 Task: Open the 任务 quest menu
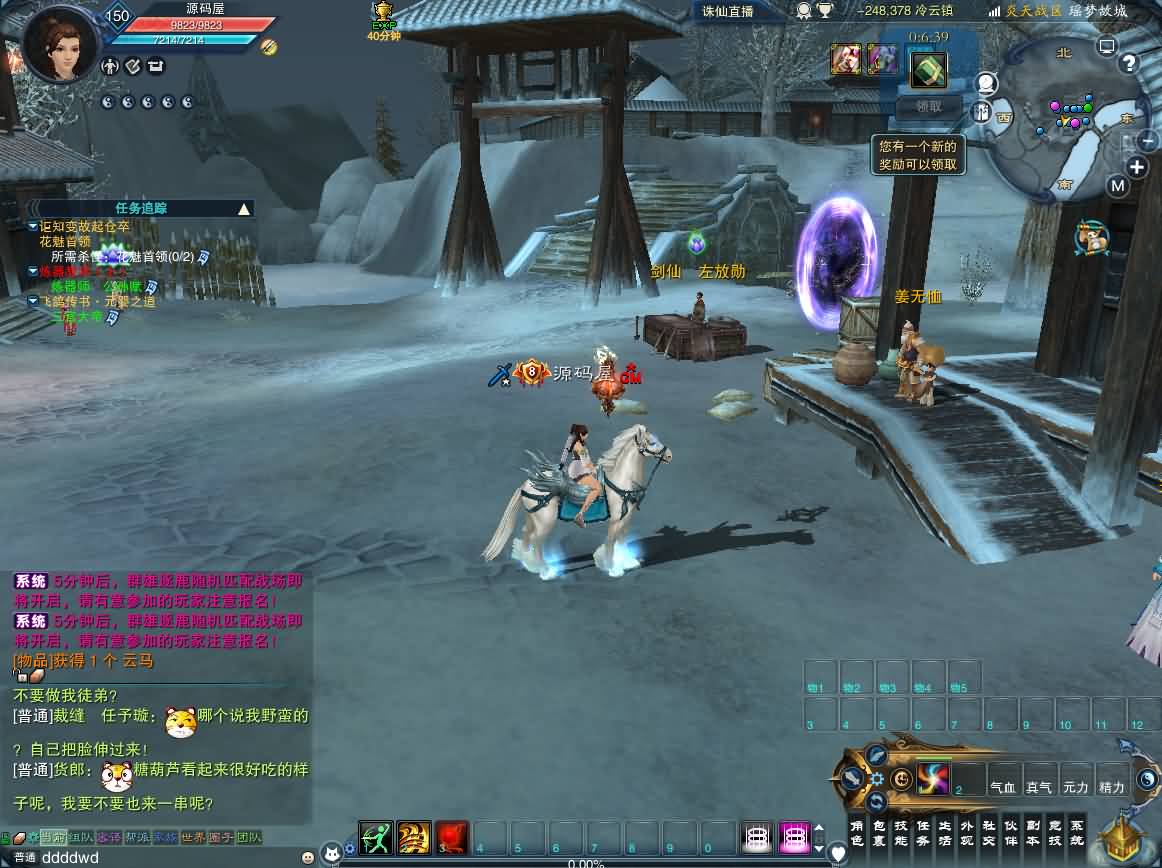(x=923, y=832)
